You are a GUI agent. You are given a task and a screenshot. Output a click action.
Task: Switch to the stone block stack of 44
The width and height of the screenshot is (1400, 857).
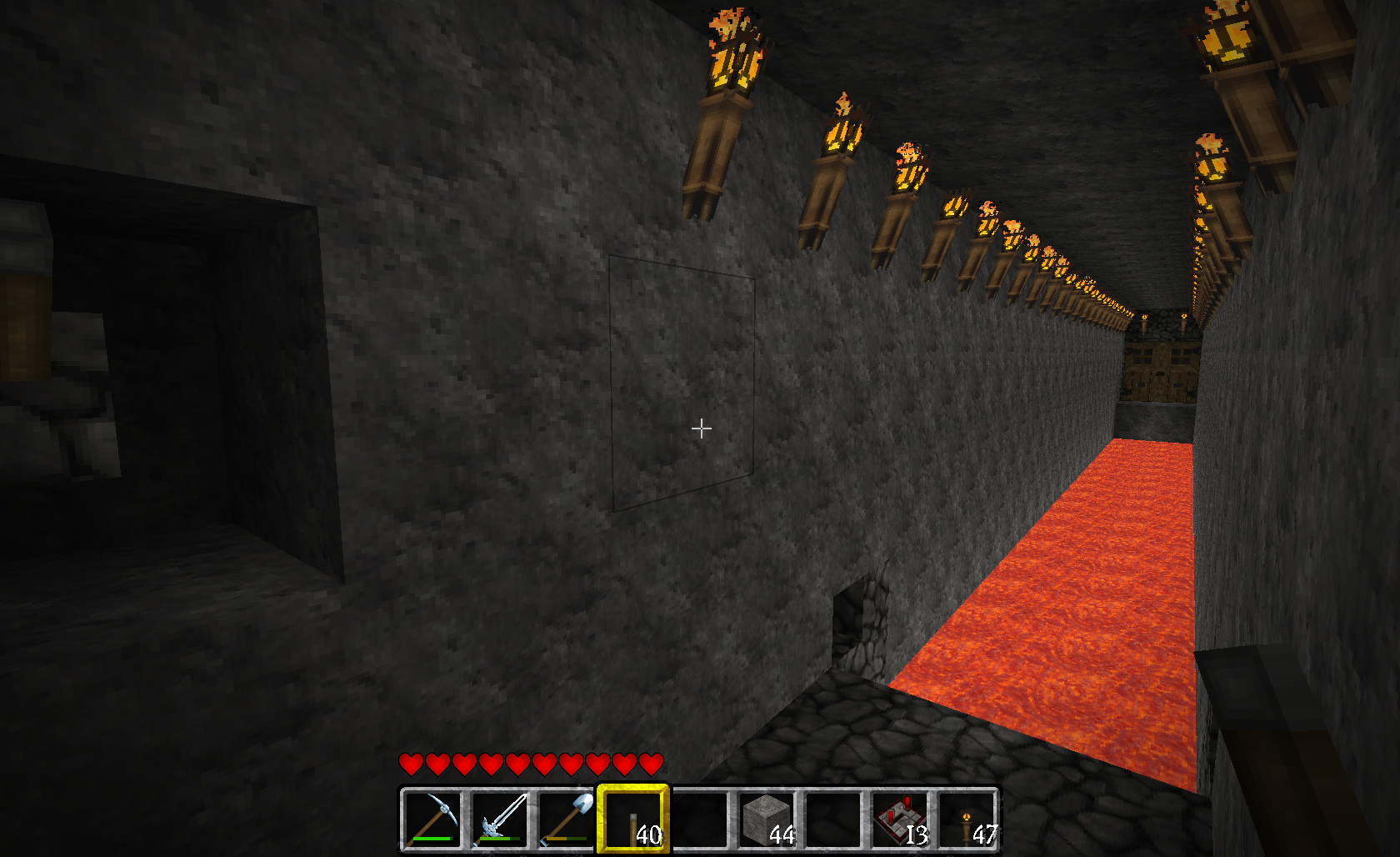[x=766, y=819]
